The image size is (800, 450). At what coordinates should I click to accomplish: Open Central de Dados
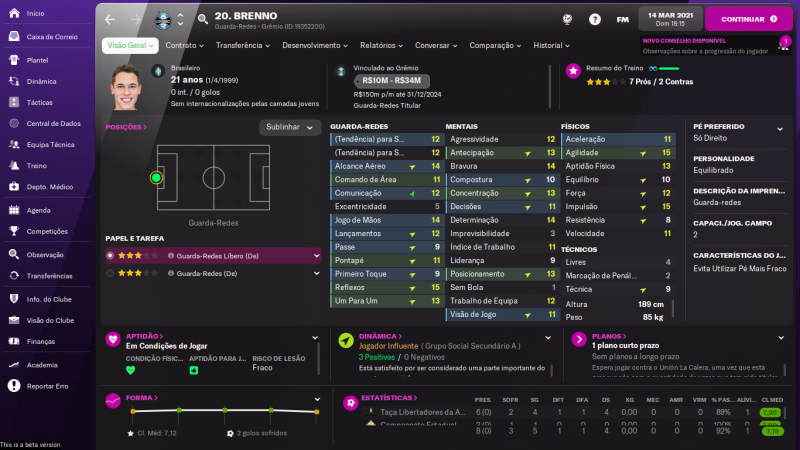[53, 123]
